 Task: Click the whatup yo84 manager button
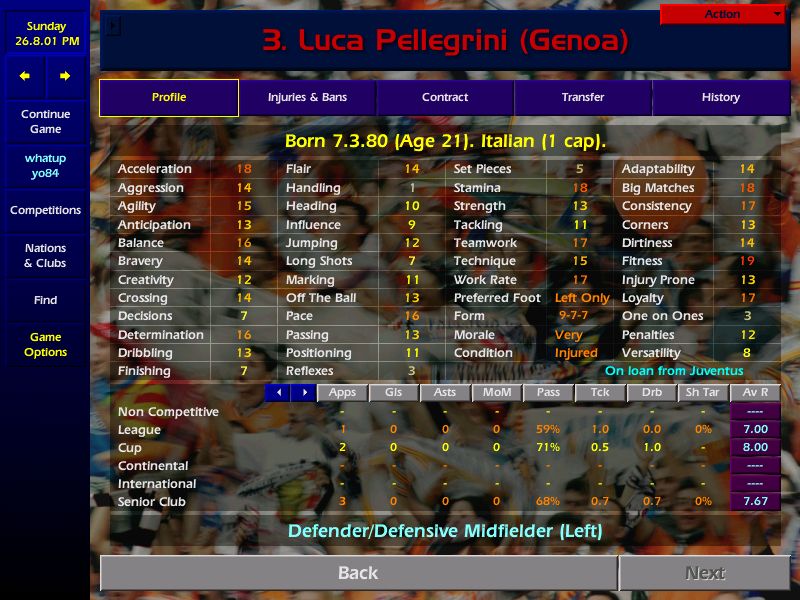[x=45, y=166]
